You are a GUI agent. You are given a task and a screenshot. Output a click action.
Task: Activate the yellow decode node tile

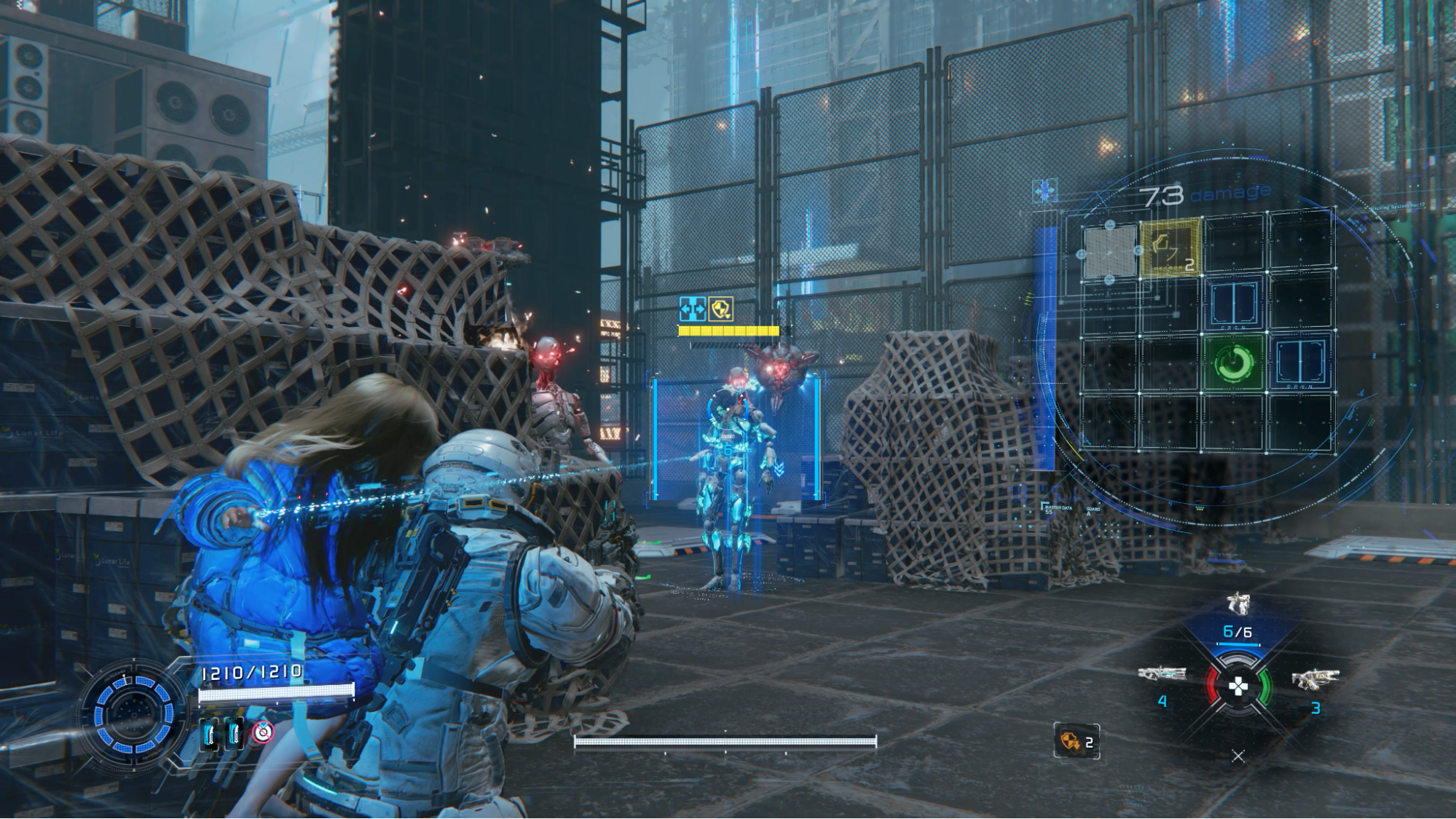(1170, 248)
